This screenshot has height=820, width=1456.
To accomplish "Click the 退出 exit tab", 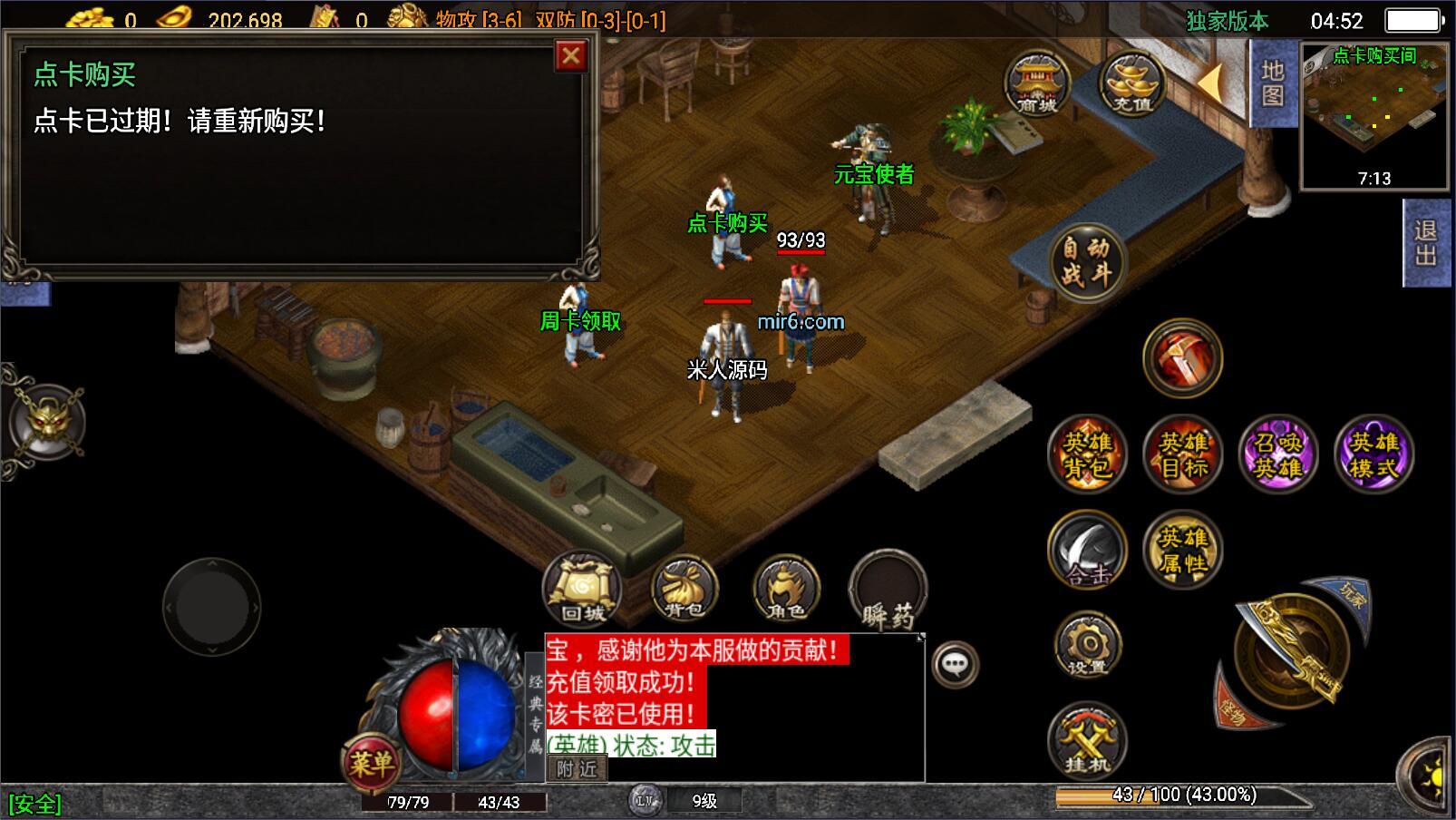I will 1426,243.
